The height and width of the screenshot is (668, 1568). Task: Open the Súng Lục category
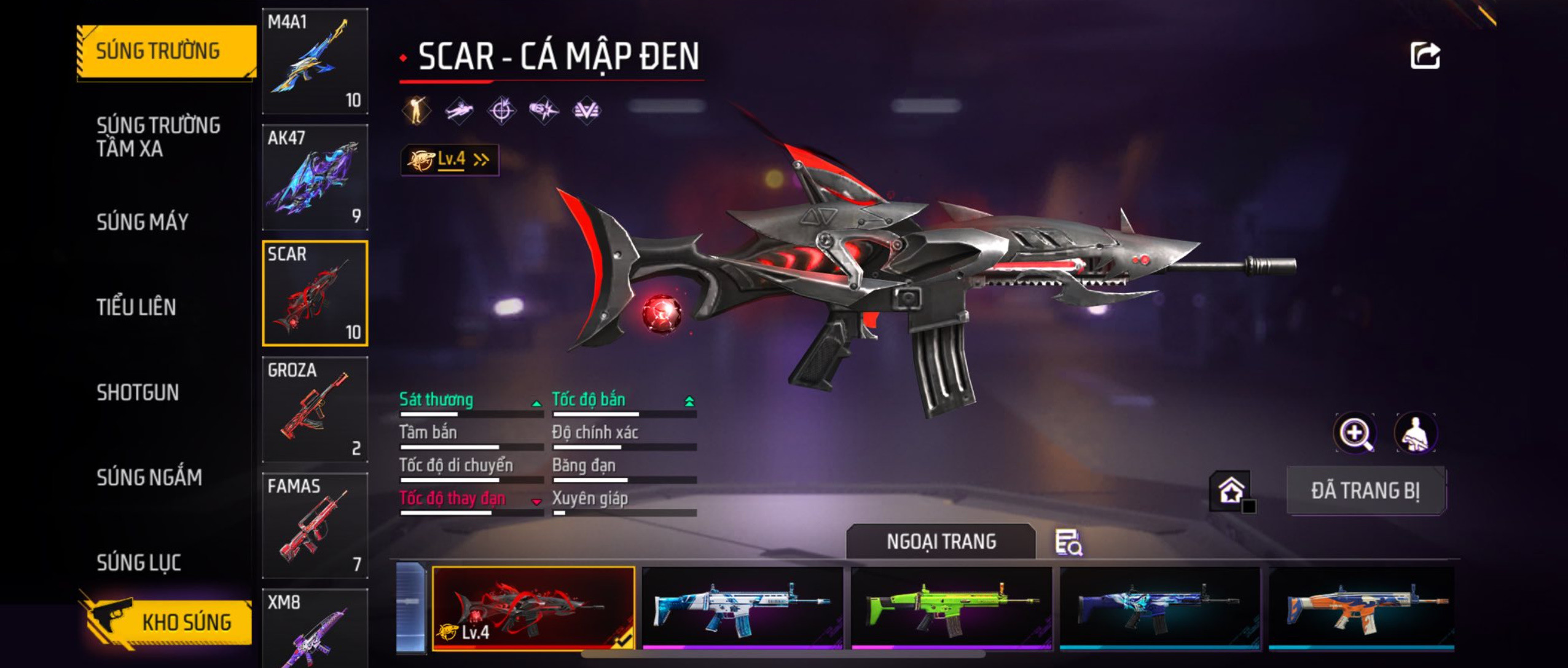click(x=139, y=562)
